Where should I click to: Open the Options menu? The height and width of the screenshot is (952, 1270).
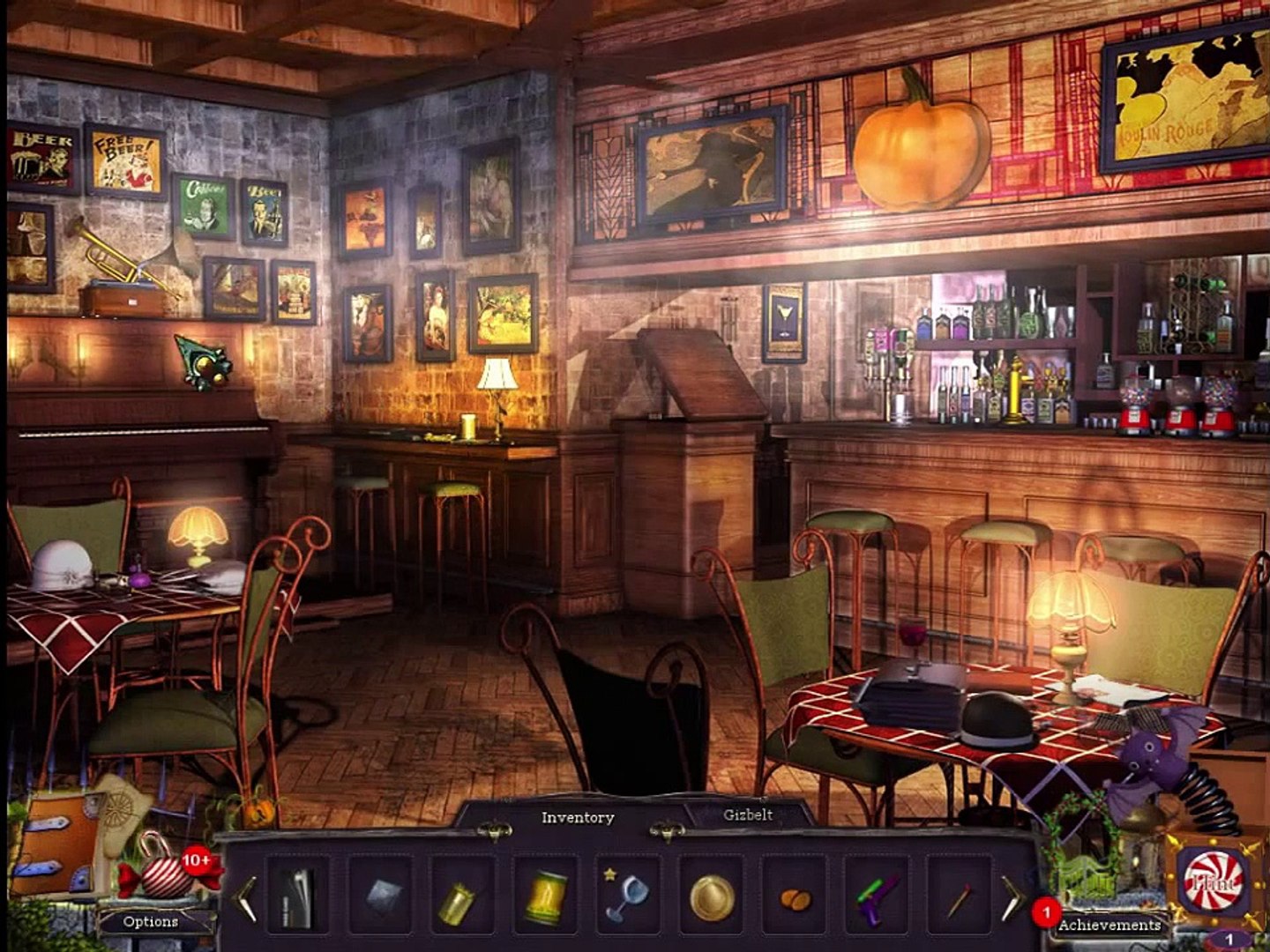[x=151, y=921]
